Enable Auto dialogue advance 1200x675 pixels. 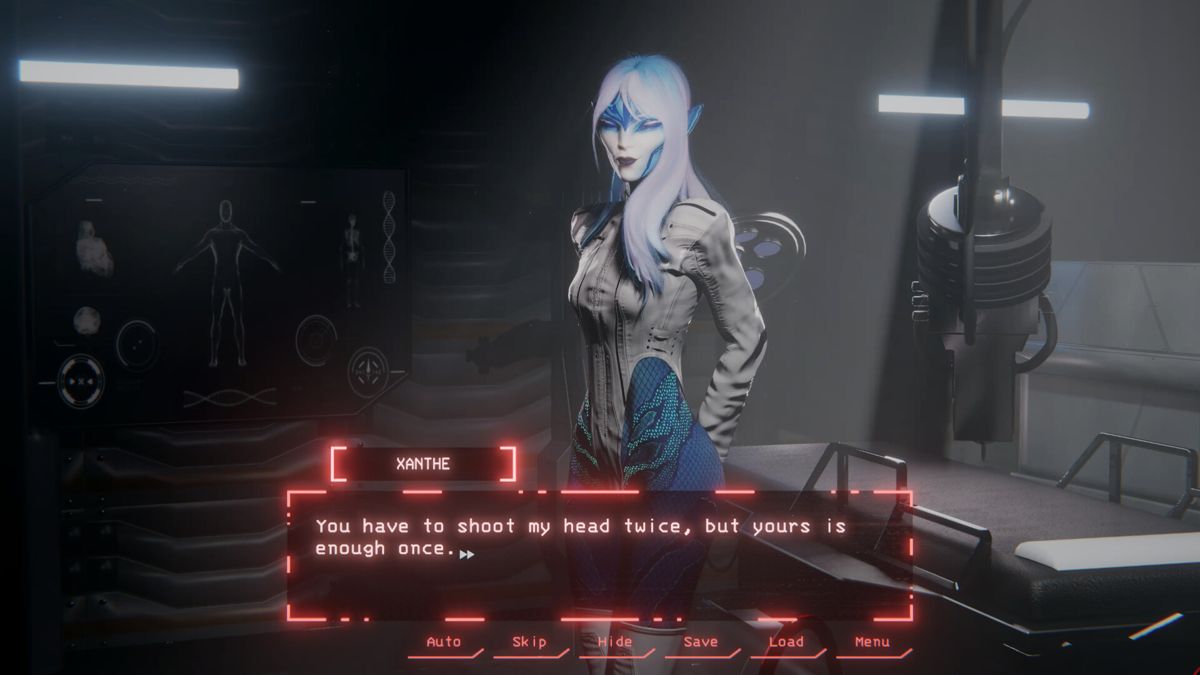(x=443, y=642)
